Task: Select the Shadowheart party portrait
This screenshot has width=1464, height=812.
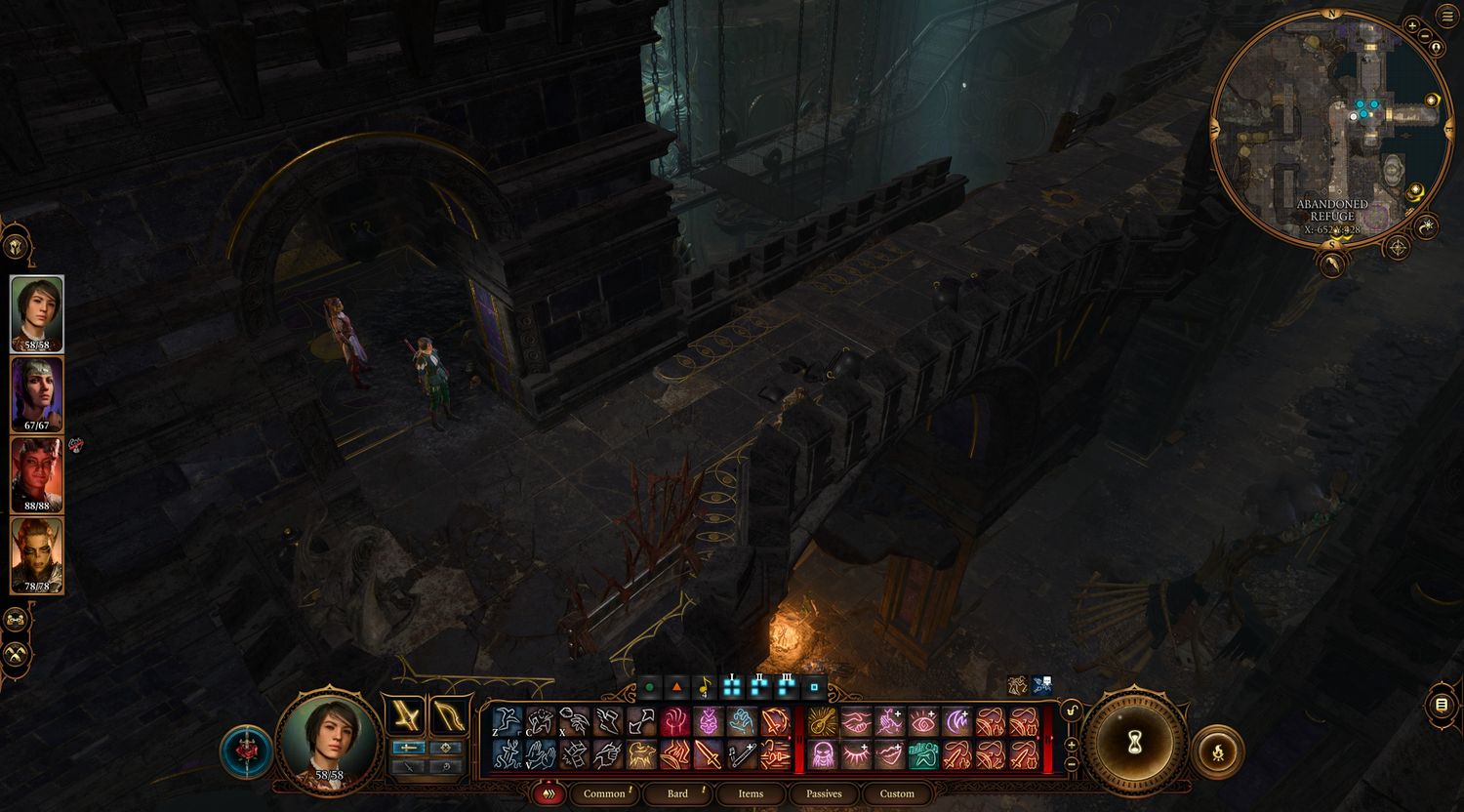Action: tap(37, 393)
